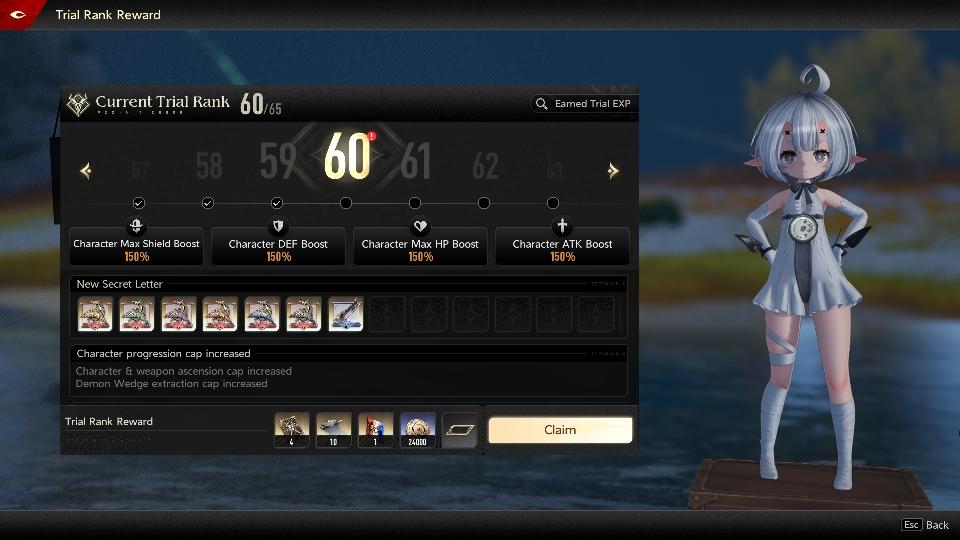Image resolution: width=960 pixels, height=540 pixels.
Task: Inspect the reward item with quantity 10
Action: pyautogui.click(x=334, y=430)
